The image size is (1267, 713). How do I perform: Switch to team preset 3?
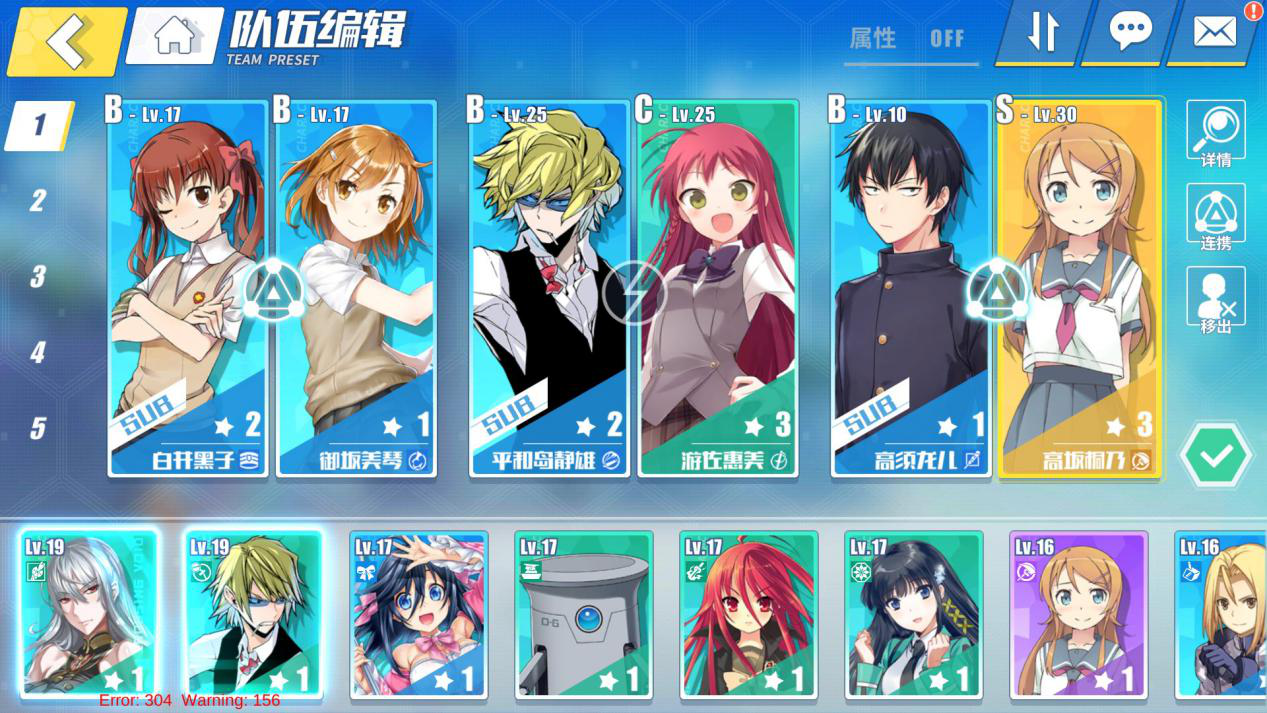coord(38,277)
